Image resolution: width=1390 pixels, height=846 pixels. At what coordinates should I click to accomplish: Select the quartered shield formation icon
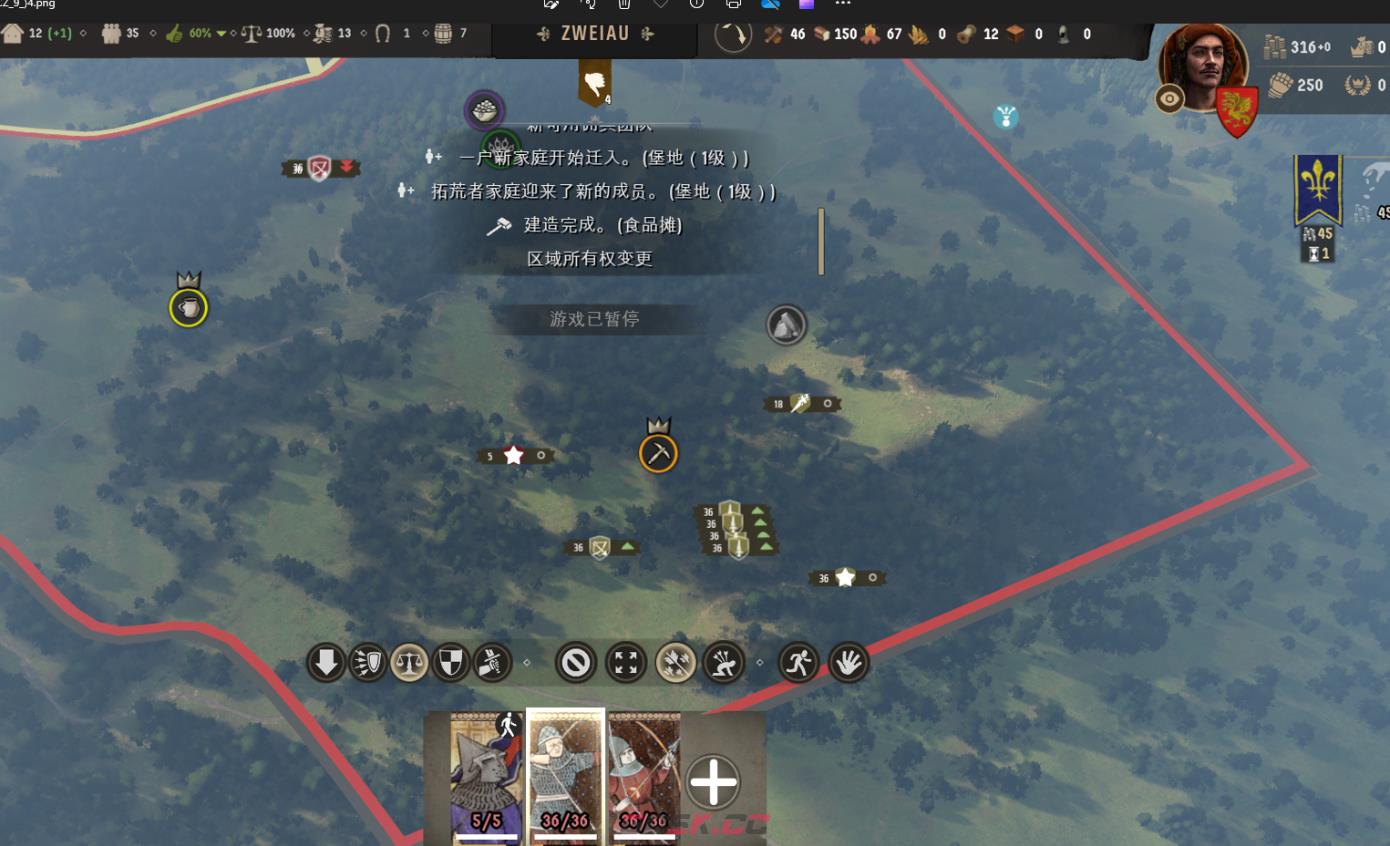click(x=450, y=662)
